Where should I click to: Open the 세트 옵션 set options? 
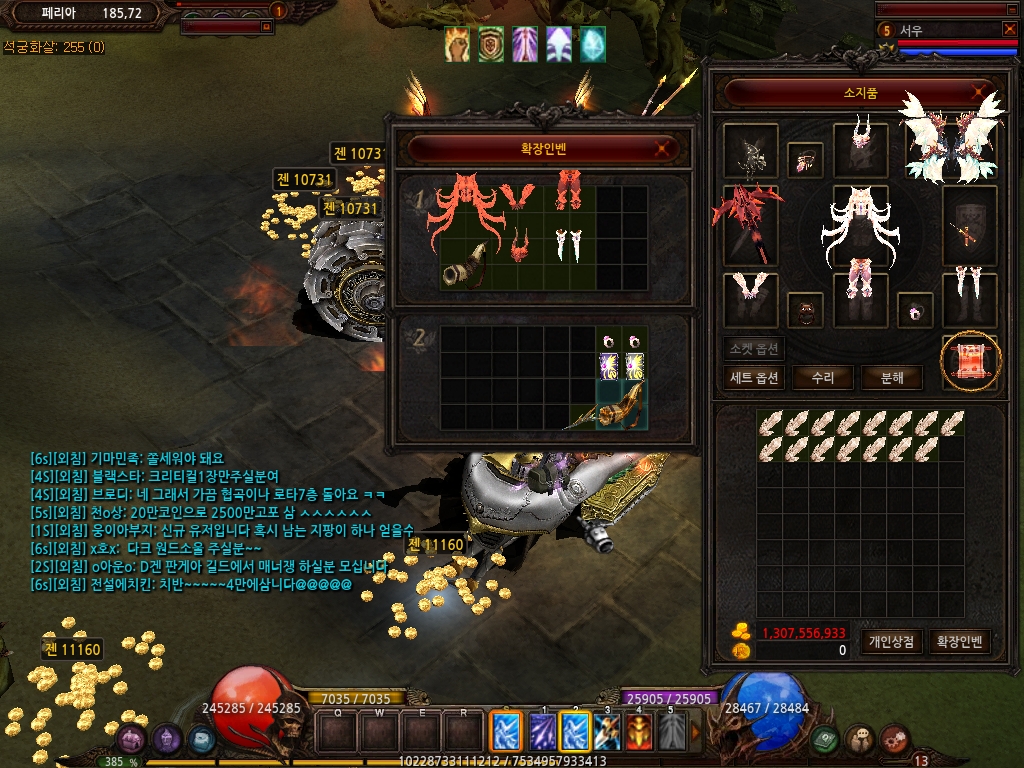coord(754,378)
